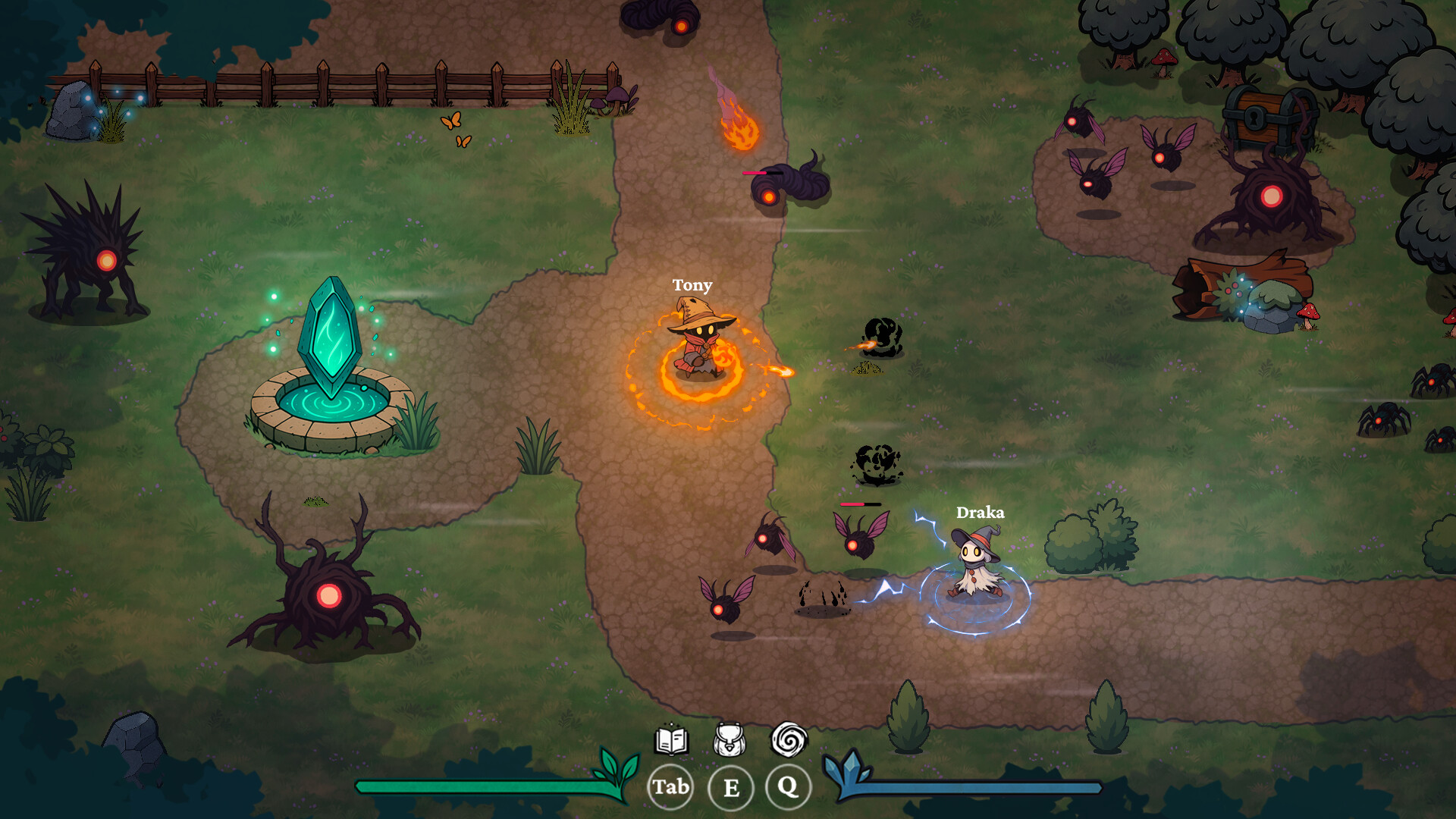Click the Tab key circle button

click(670, 787)
